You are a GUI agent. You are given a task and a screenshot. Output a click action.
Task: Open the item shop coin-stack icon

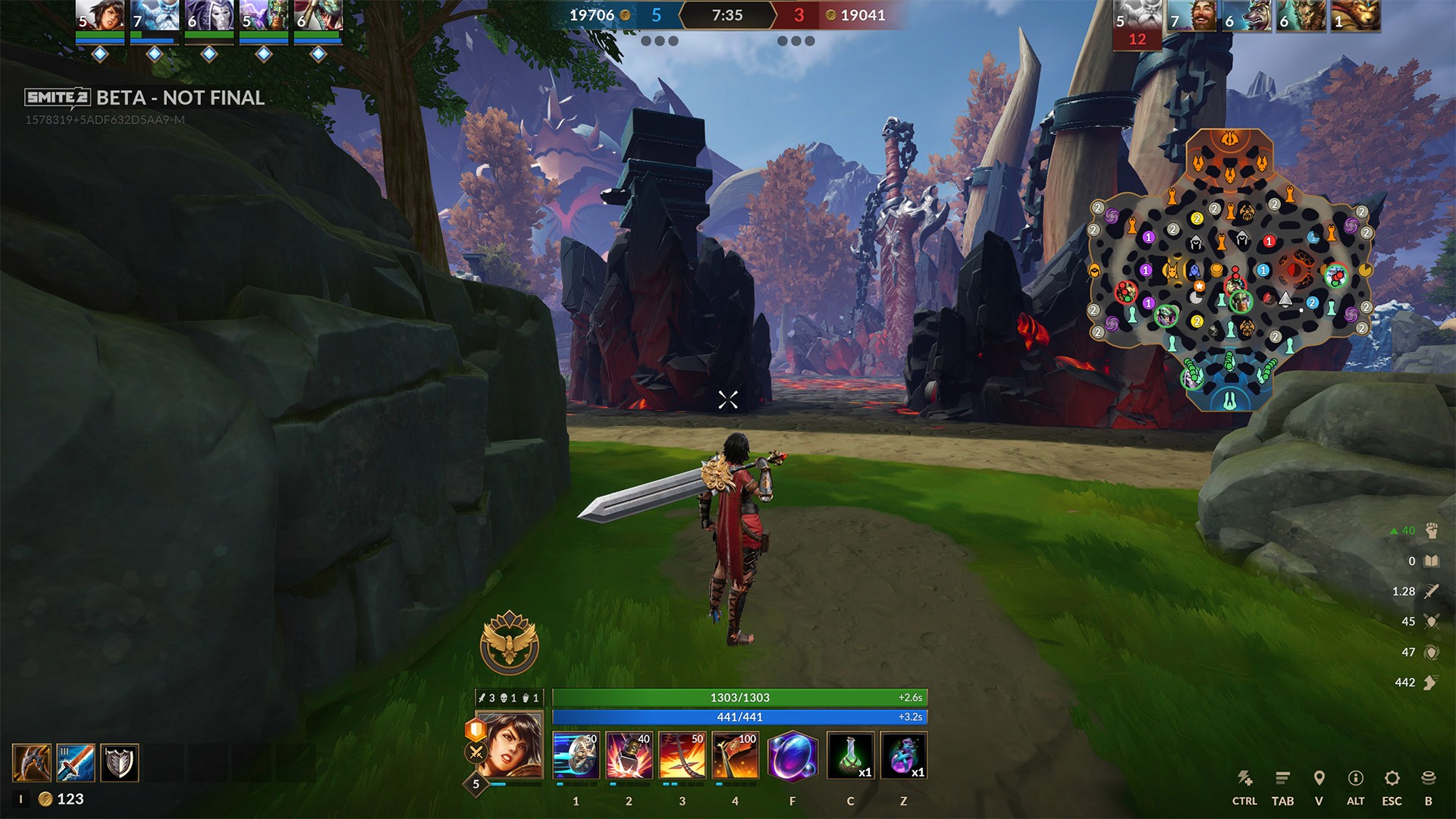(x=1428, y=778)
